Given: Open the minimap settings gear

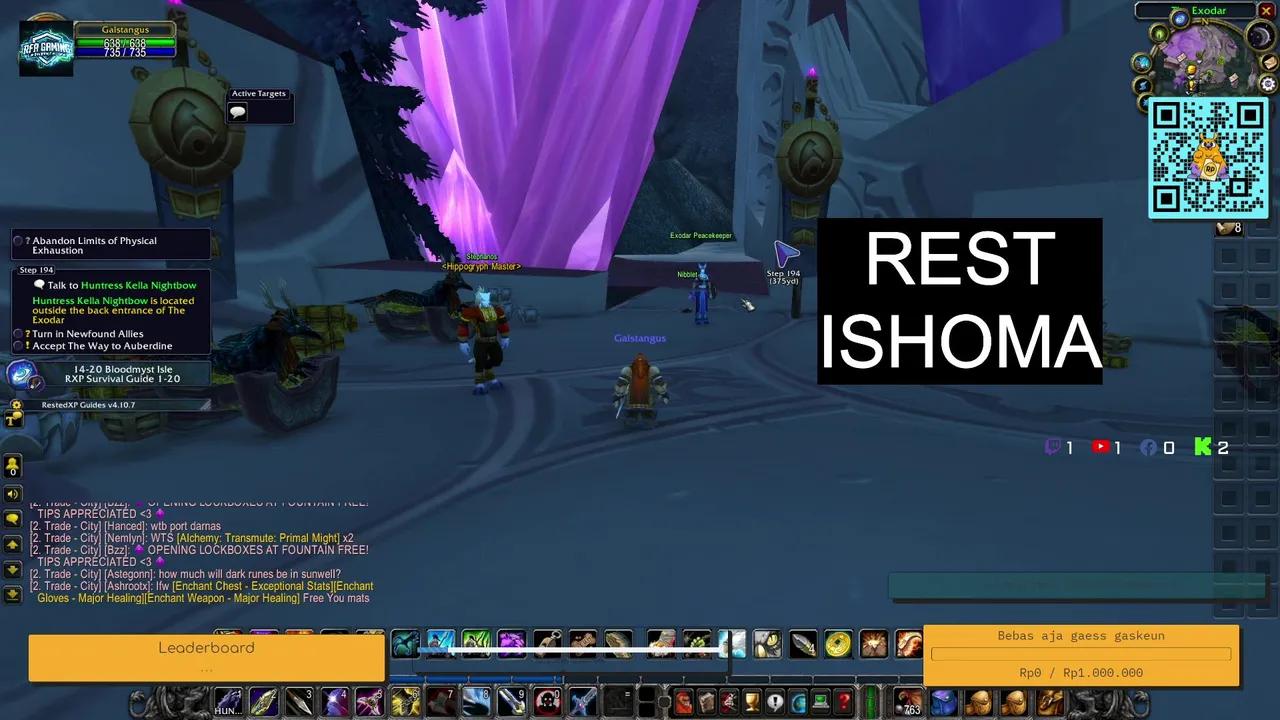Looking at the screenshot, I should (x=1267, y=83).
